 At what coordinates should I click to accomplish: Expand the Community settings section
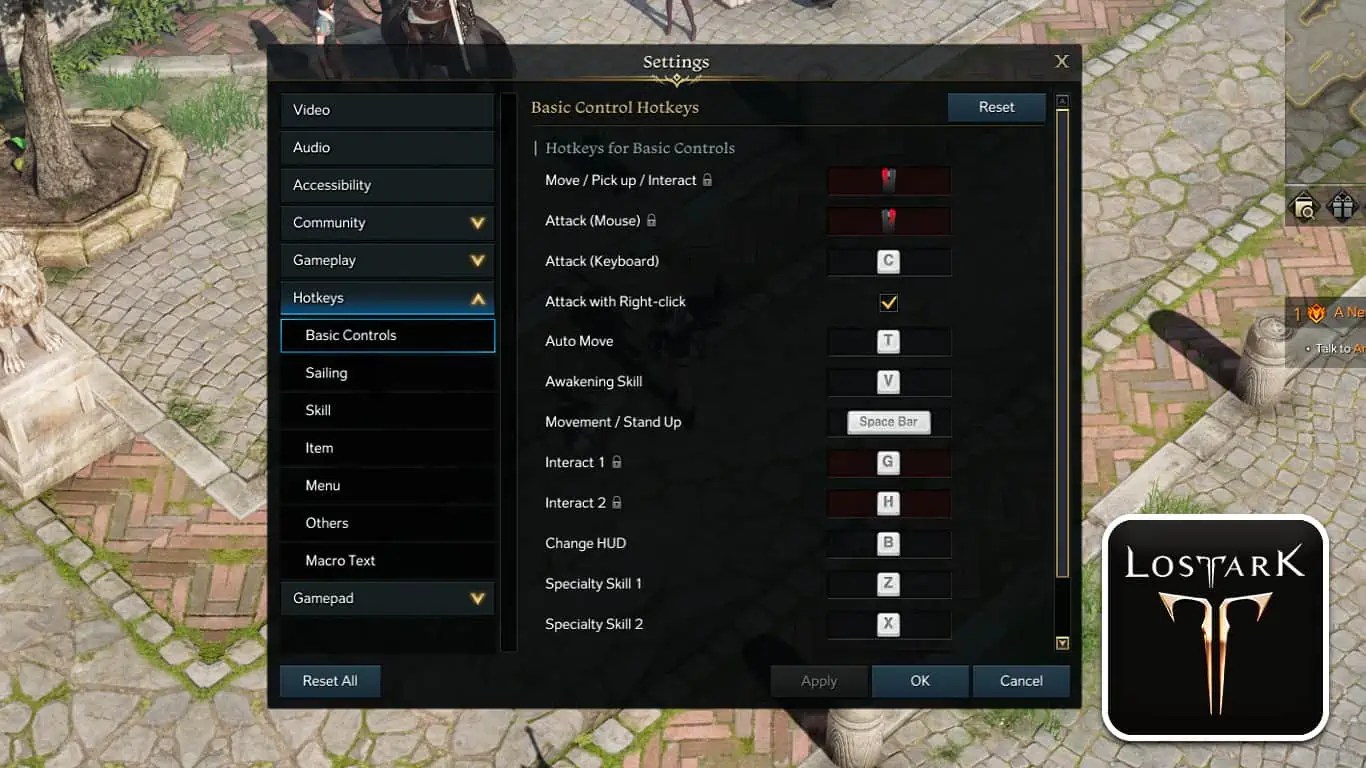click(x=387, y=222)
